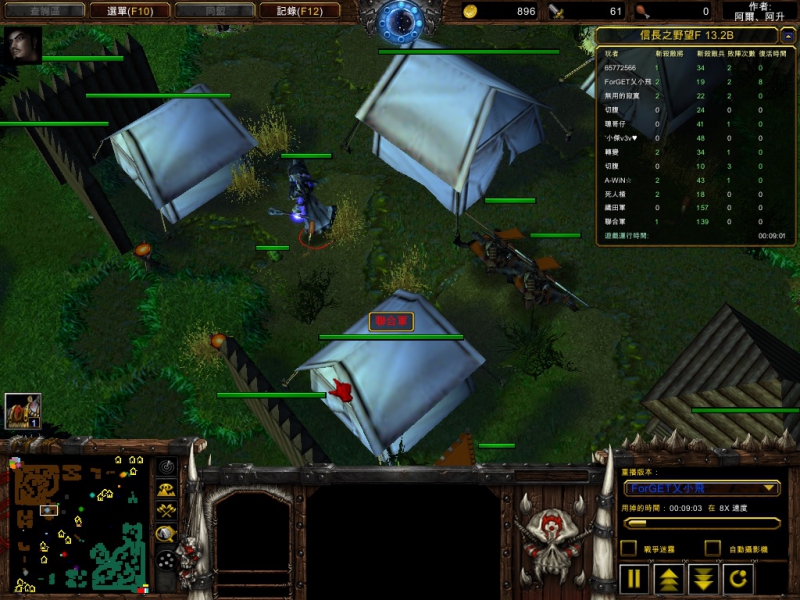Toggle minimap terrain display button

tap(166, 489)
